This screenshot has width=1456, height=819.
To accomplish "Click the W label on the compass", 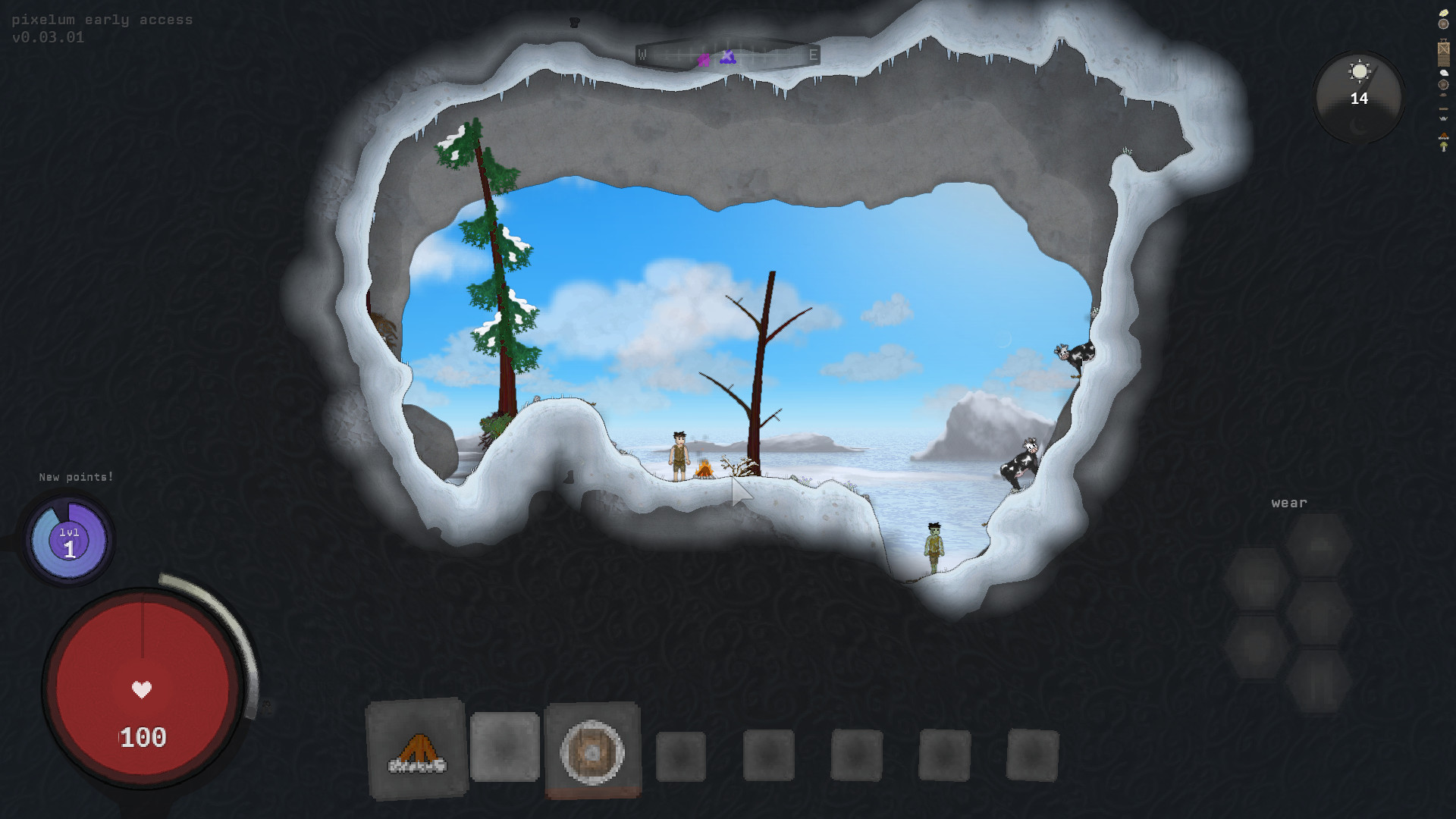I will click(x=644, y=54).
